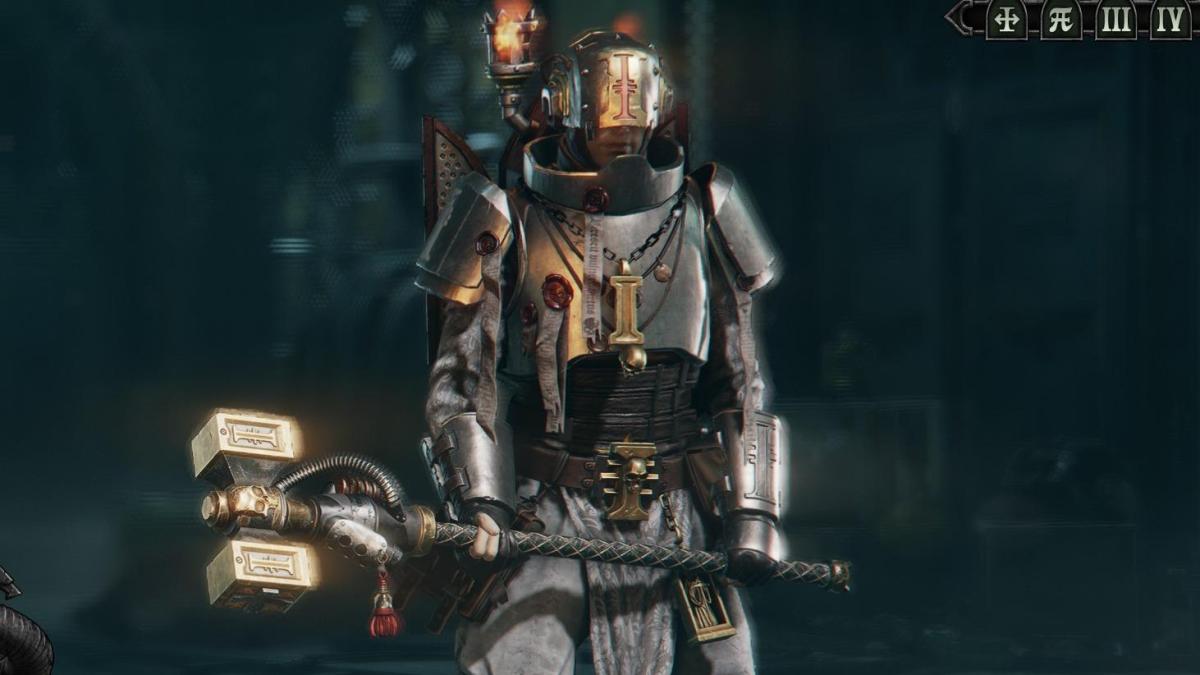Choose the IV numeral tab
1200x675 pixels.
[1169, 19]
